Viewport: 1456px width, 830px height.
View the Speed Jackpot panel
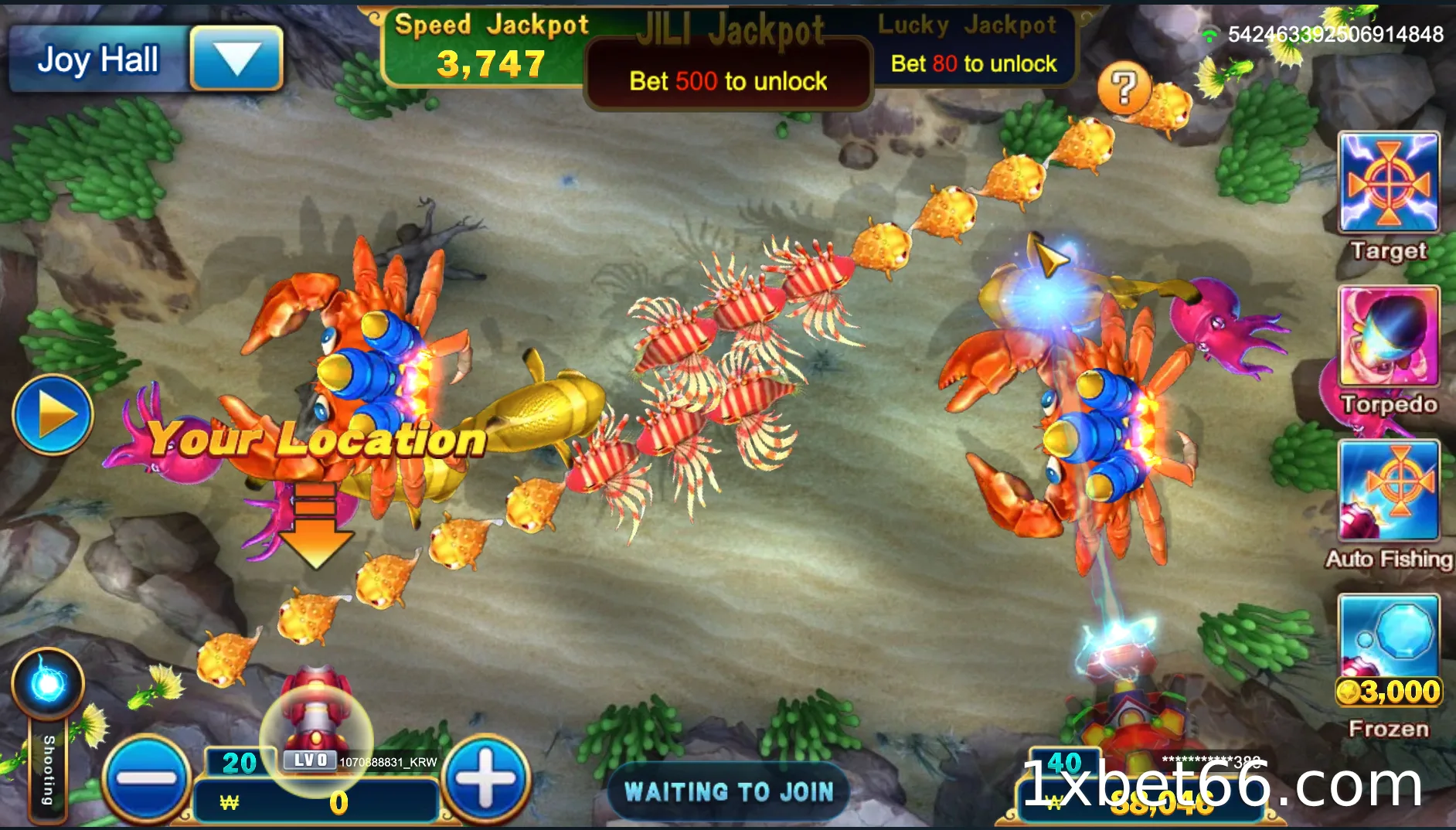coord(490,48)
